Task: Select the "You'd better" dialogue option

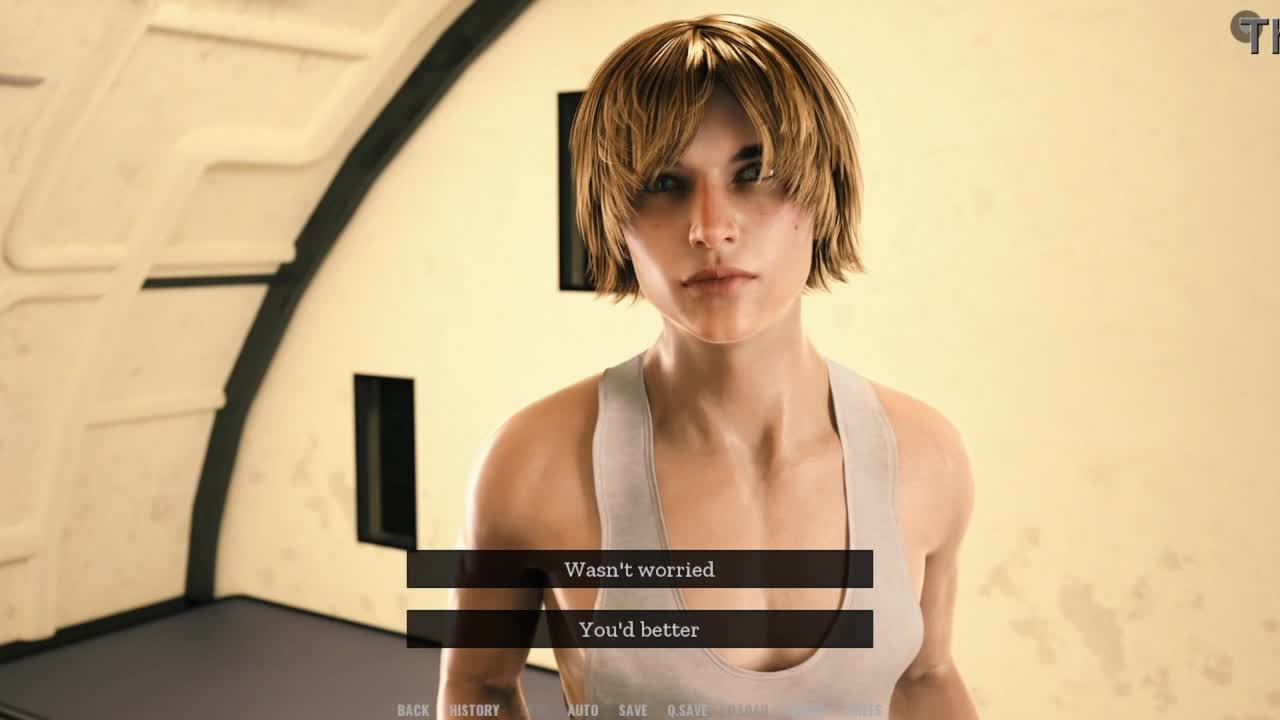Action: [x=639, y=629]
